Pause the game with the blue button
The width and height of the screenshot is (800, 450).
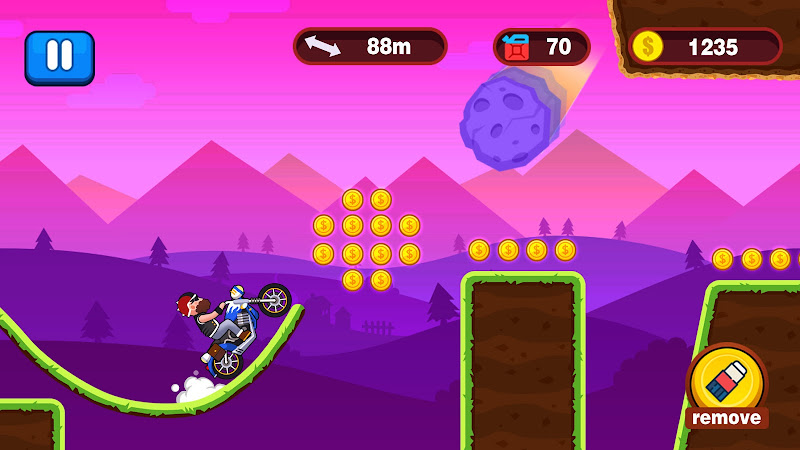coord(59,57)
